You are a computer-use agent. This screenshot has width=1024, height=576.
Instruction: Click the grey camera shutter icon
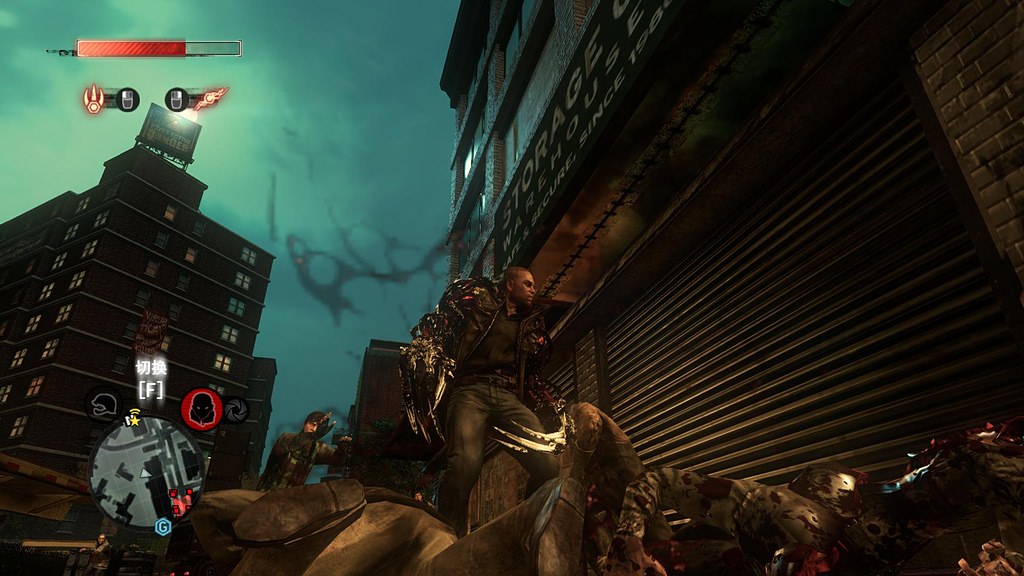pos(235,410)
